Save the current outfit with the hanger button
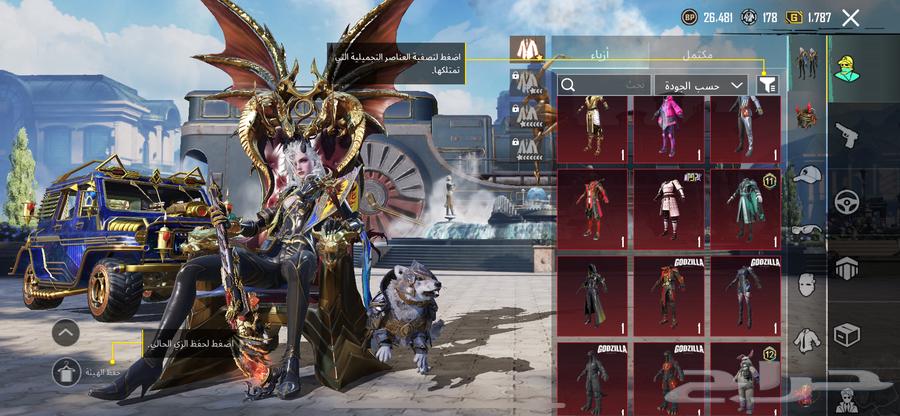 [x=67, y=372]
